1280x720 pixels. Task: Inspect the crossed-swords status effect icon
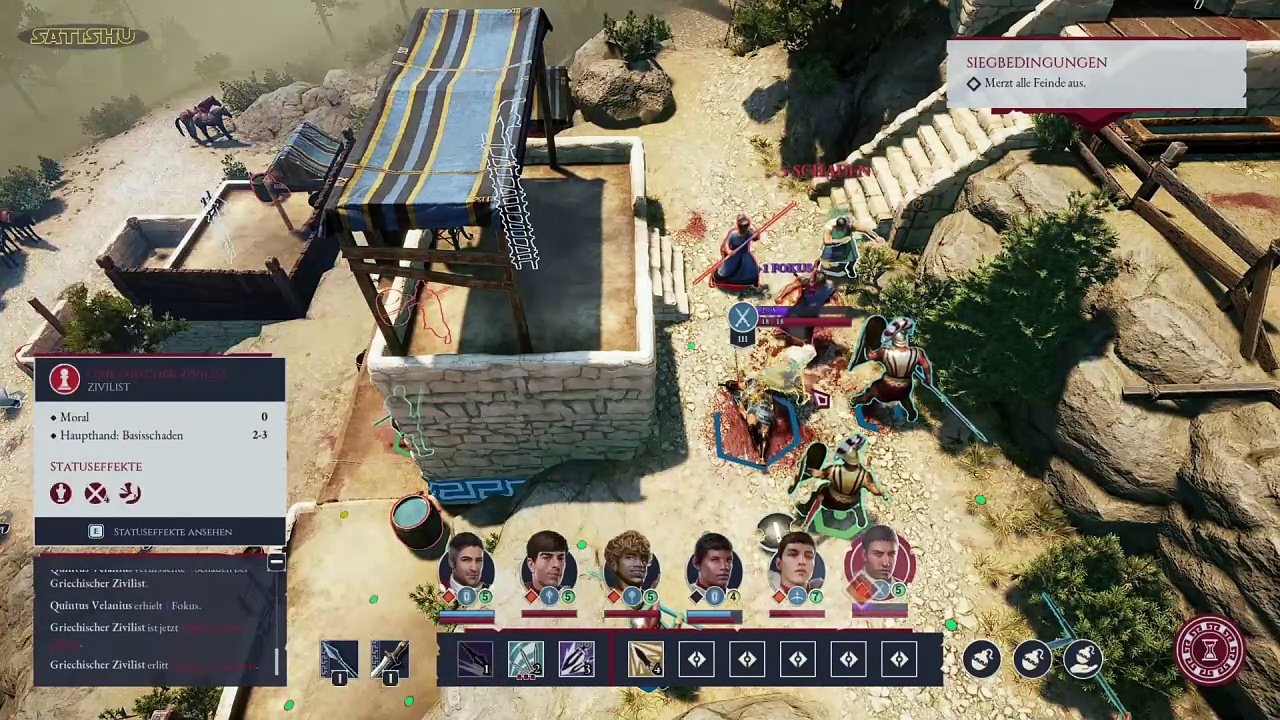(96, 493)
